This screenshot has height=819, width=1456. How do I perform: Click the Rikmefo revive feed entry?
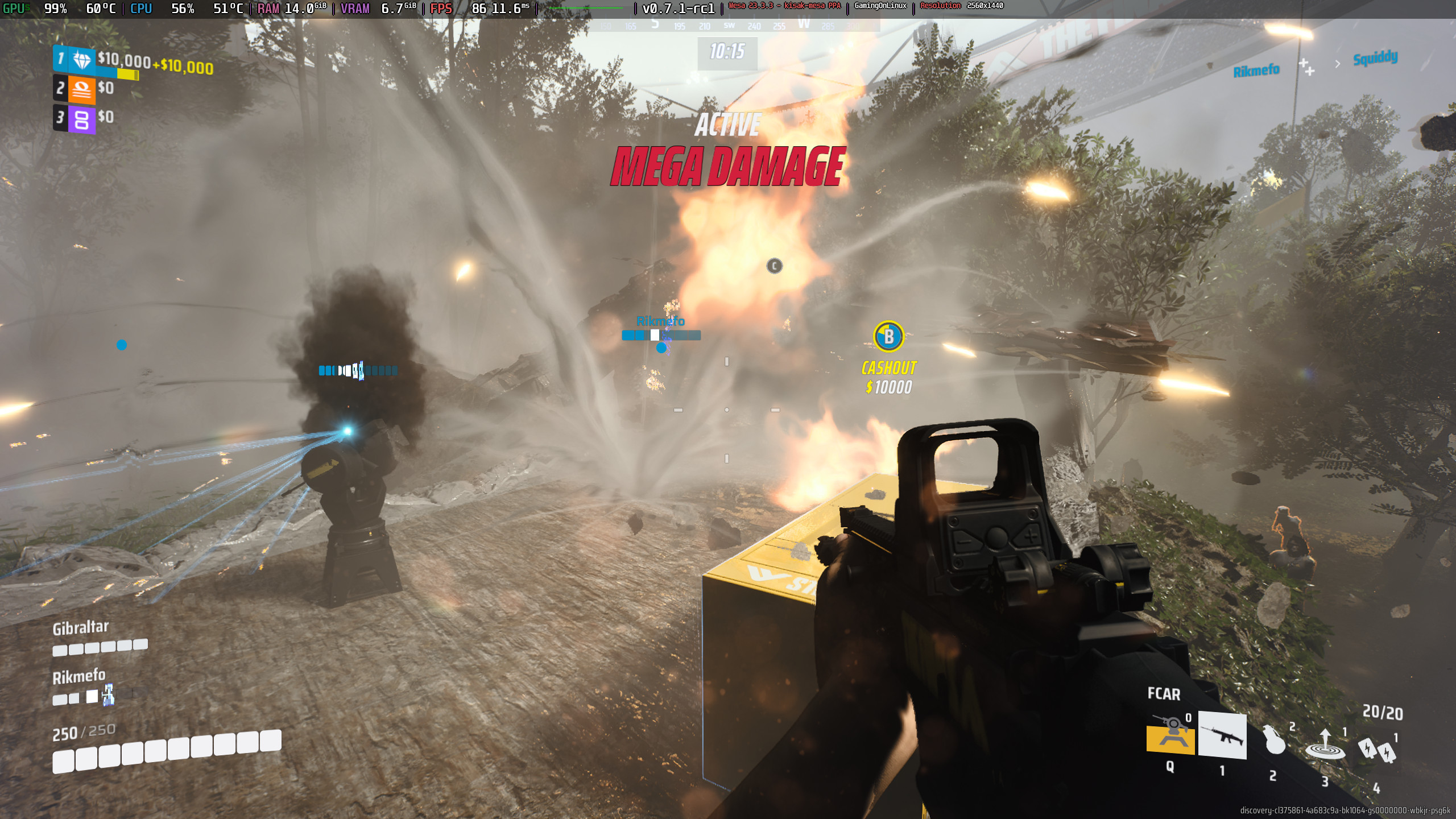pos(1256,71)
